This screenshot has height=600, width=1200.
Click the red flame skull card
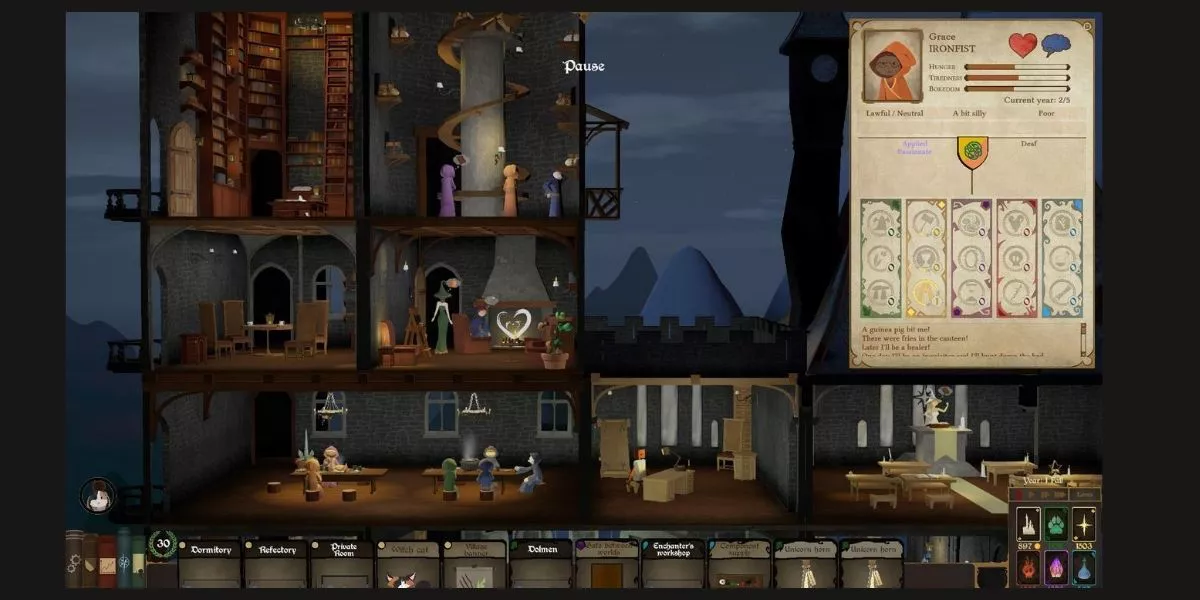coord(1027,569)
